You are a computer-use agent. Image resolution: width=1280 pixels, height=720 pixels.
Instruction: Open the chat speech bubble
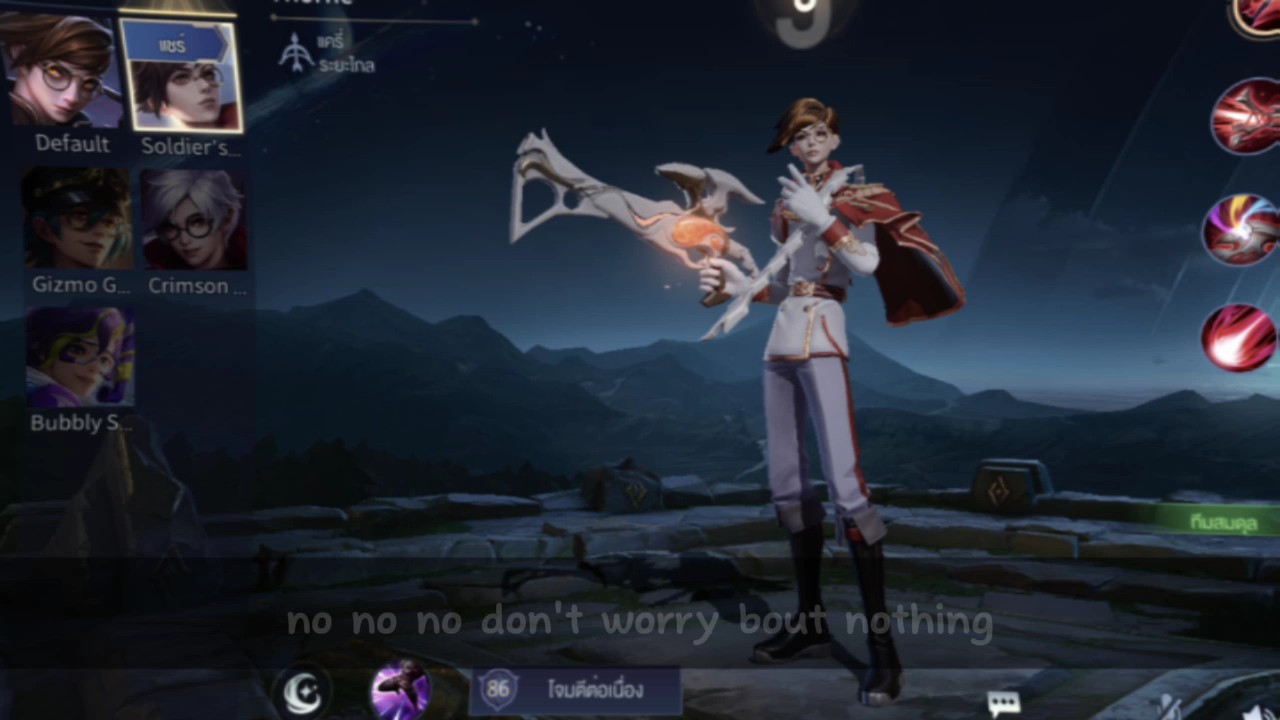1003,703
